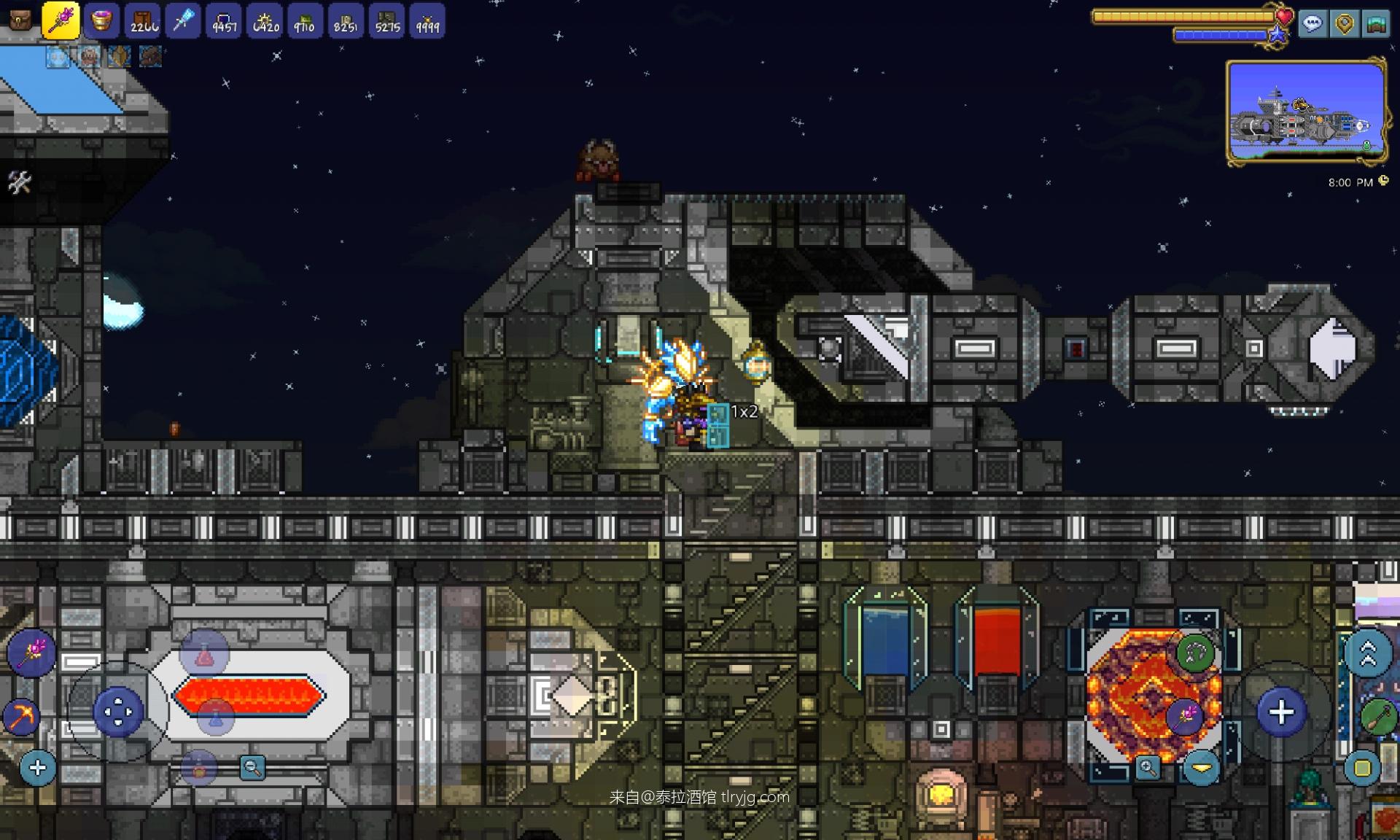Tap the zoom-in magnifier button

coord(1148,767)
